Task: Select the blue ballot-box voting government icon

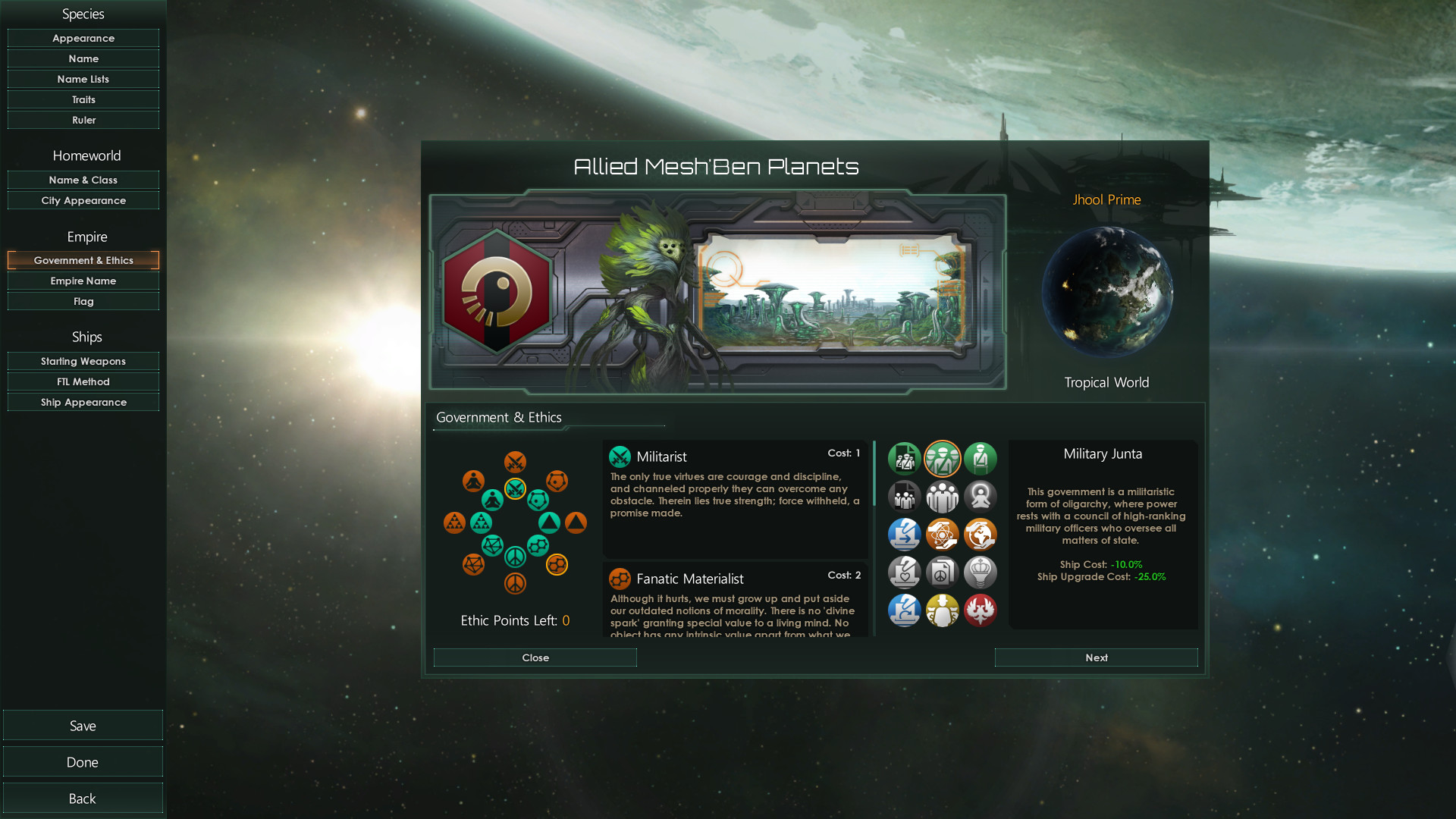Action: [x=904, y=535]
